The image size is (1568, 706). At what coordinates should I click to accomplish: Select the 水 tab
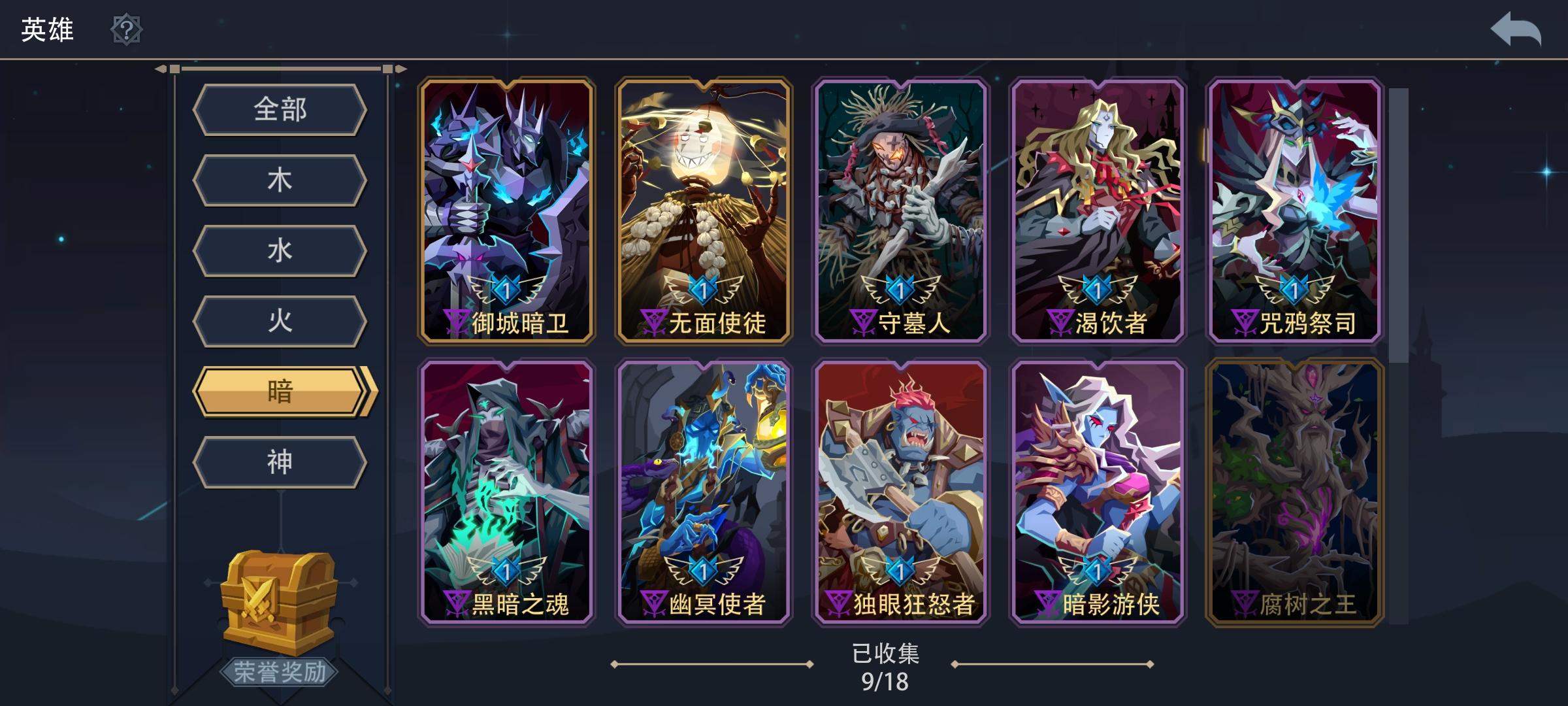coord(281,250)
